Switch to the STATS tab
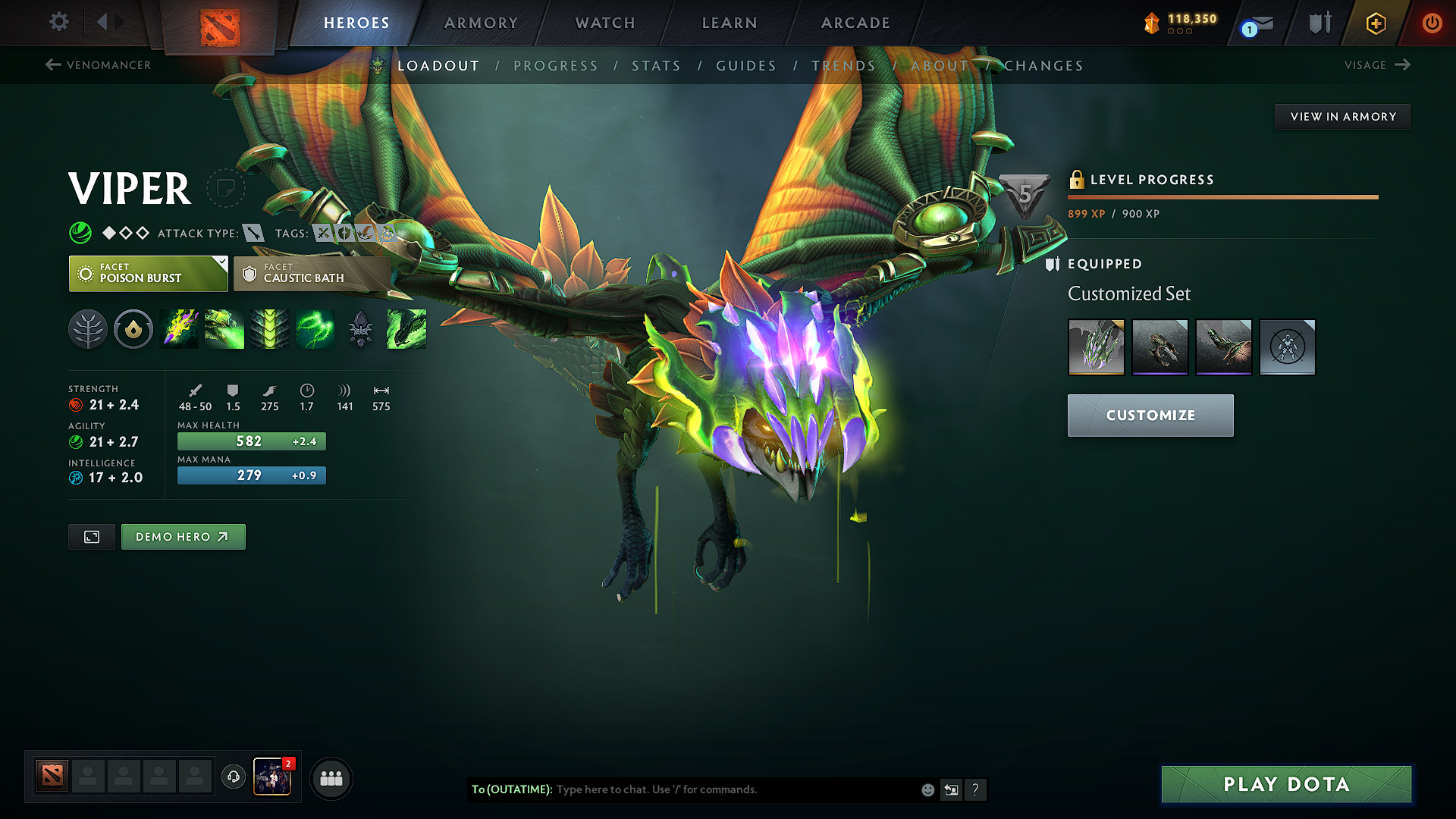 [657, 66]
